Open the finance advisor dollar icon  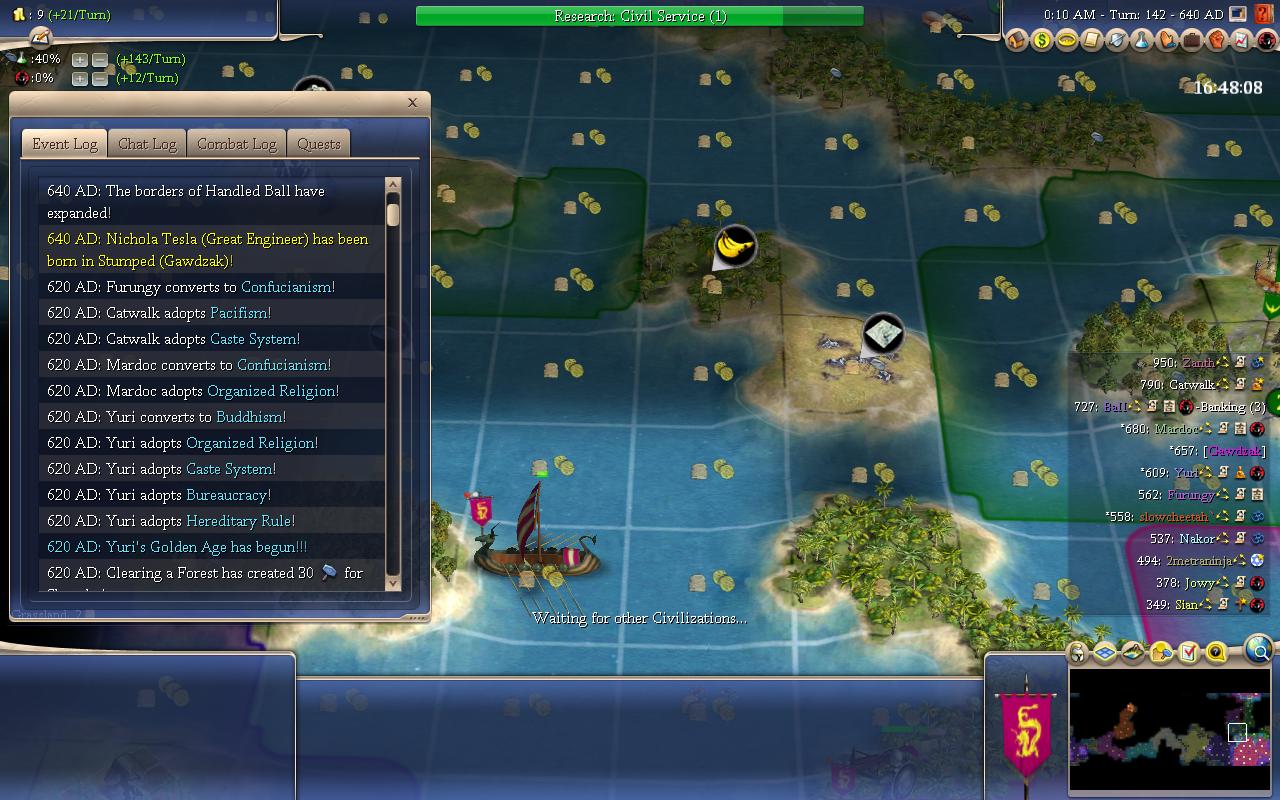(1042, 41)
